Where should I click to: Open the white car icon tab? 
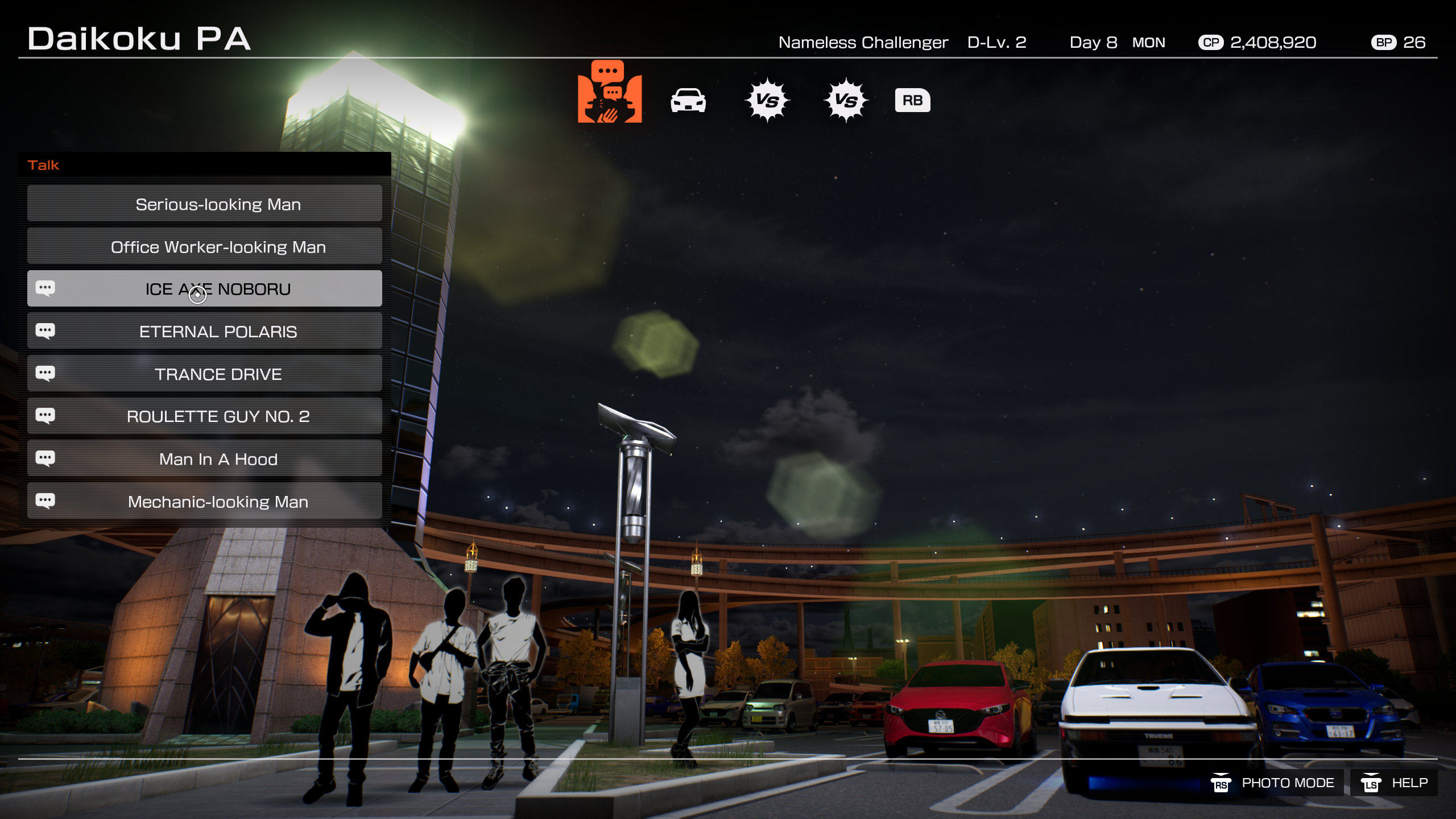tap(688, 101)
